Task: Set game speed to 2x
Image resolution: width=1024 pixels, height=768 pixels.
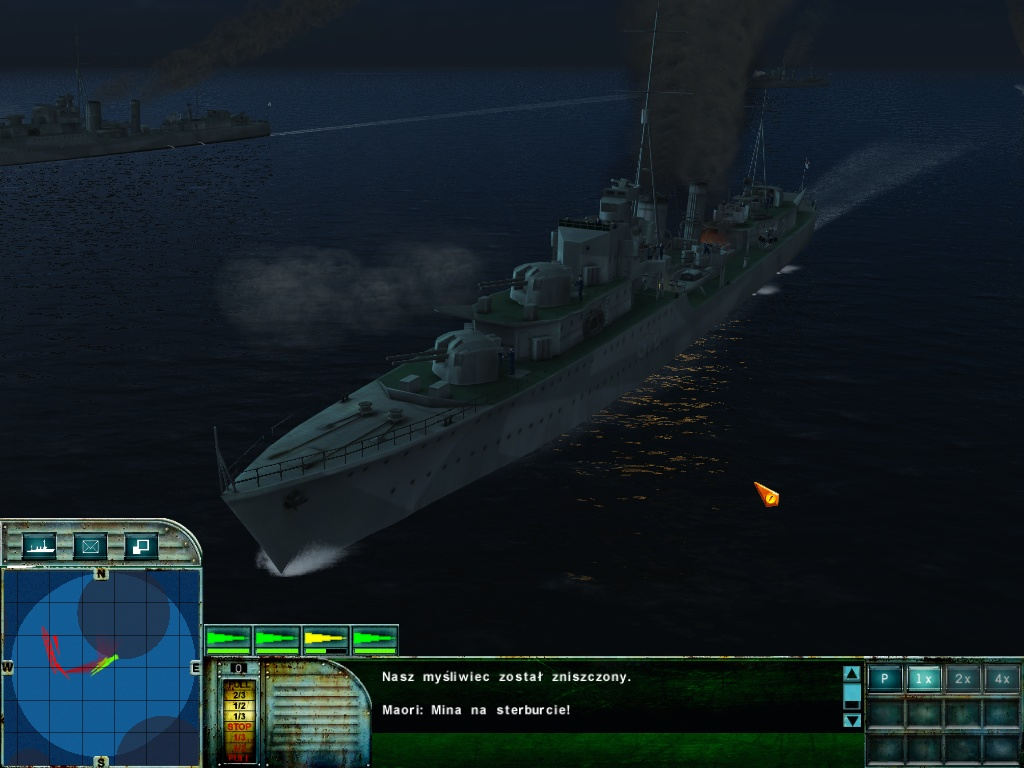Action: pos(963,678)
